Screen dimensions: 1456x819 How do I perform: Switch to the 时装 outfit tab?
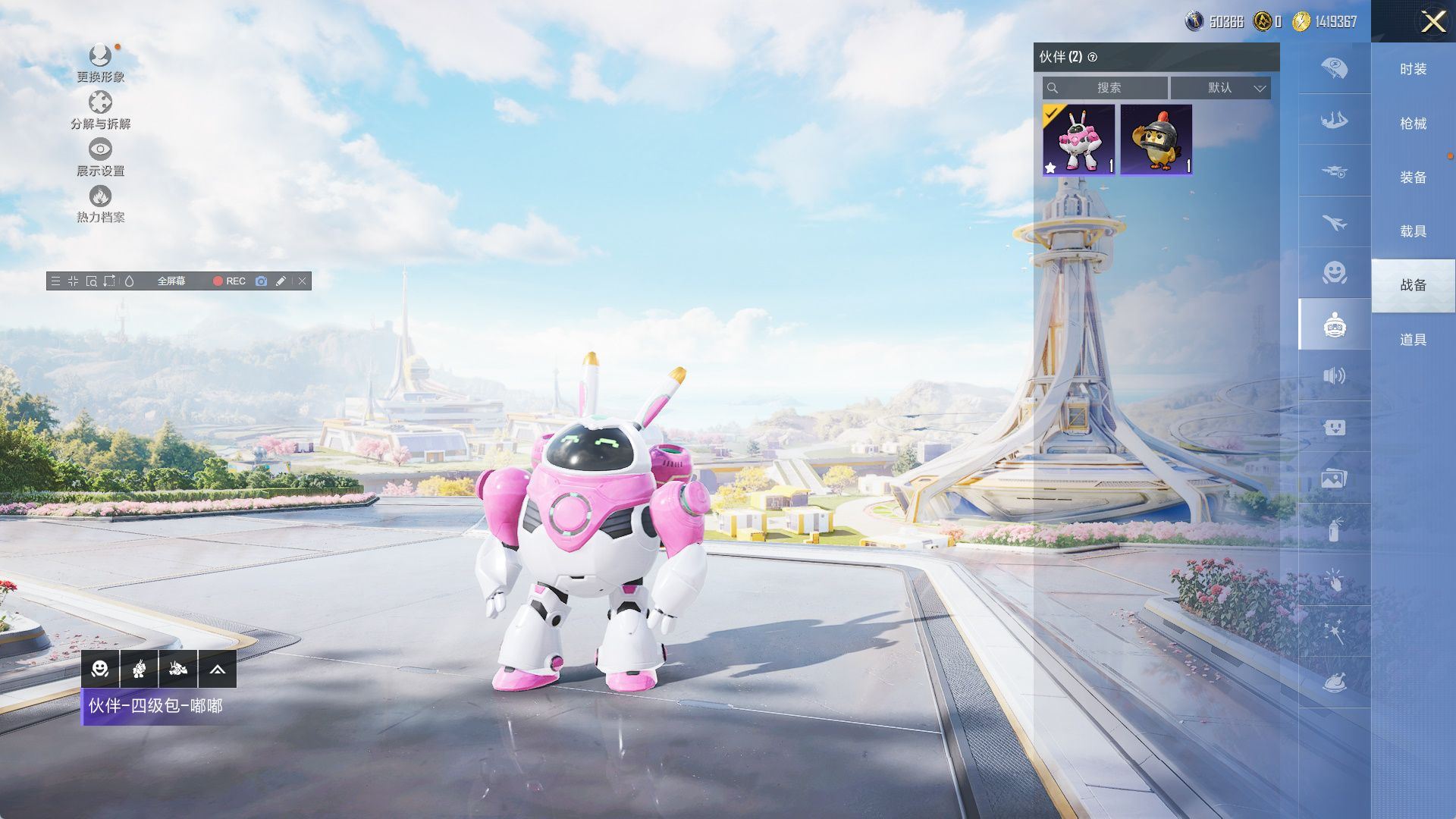pos(1413,69)
